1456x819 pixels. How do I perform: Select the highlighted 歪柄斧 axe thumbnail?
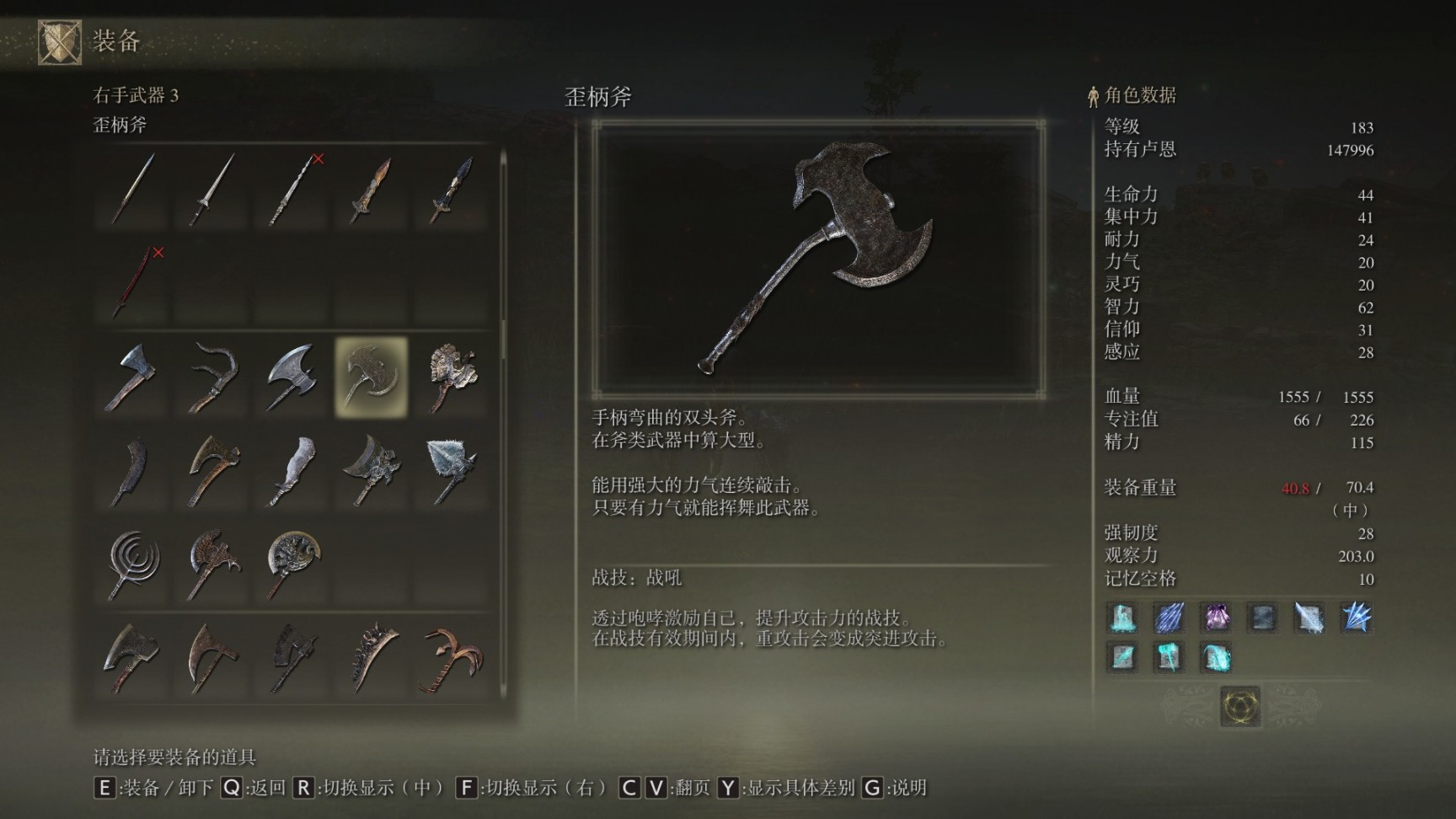click(371, 376)
